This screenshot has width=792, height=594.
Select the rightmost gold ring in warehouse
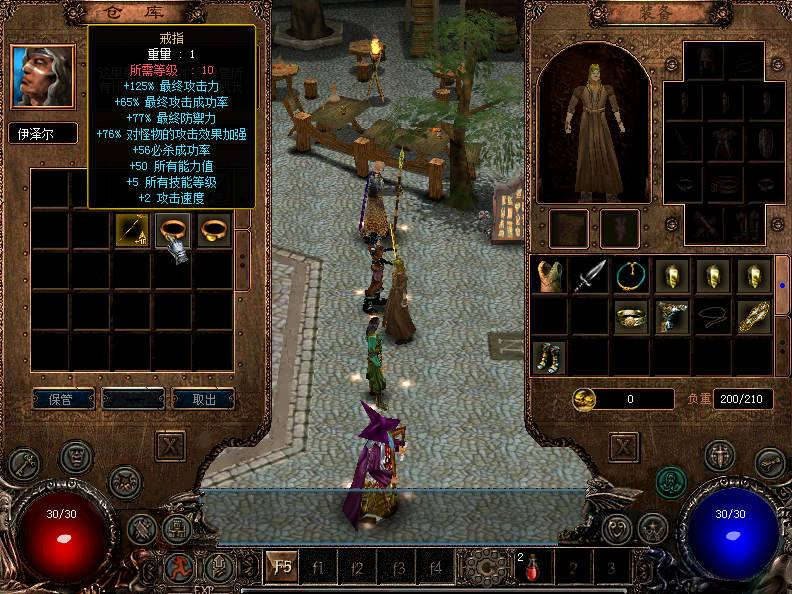pos(213,230)
